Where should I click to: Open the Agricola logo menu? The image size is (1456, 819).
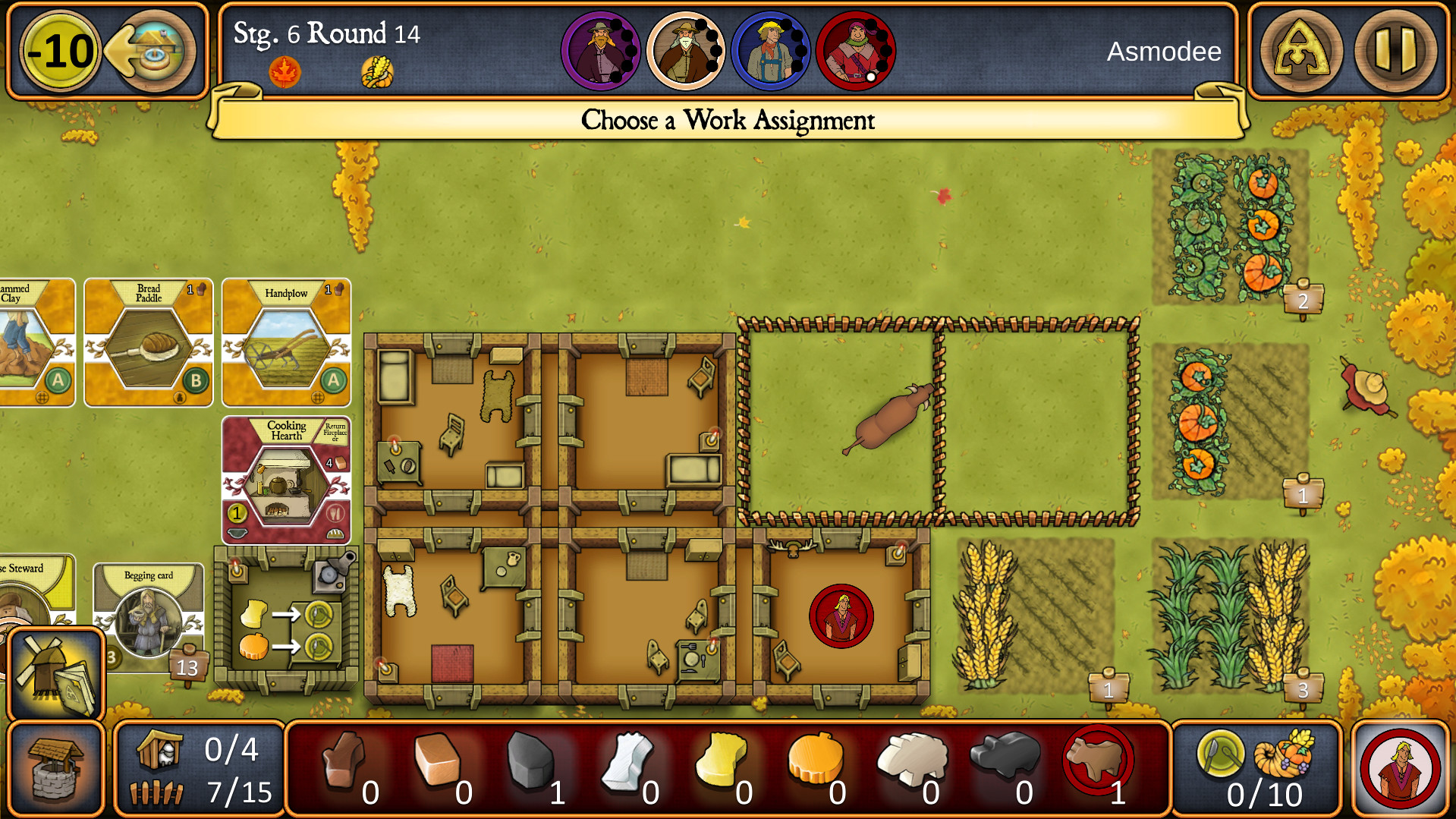pyautogui.click(x=1300, y=50)
